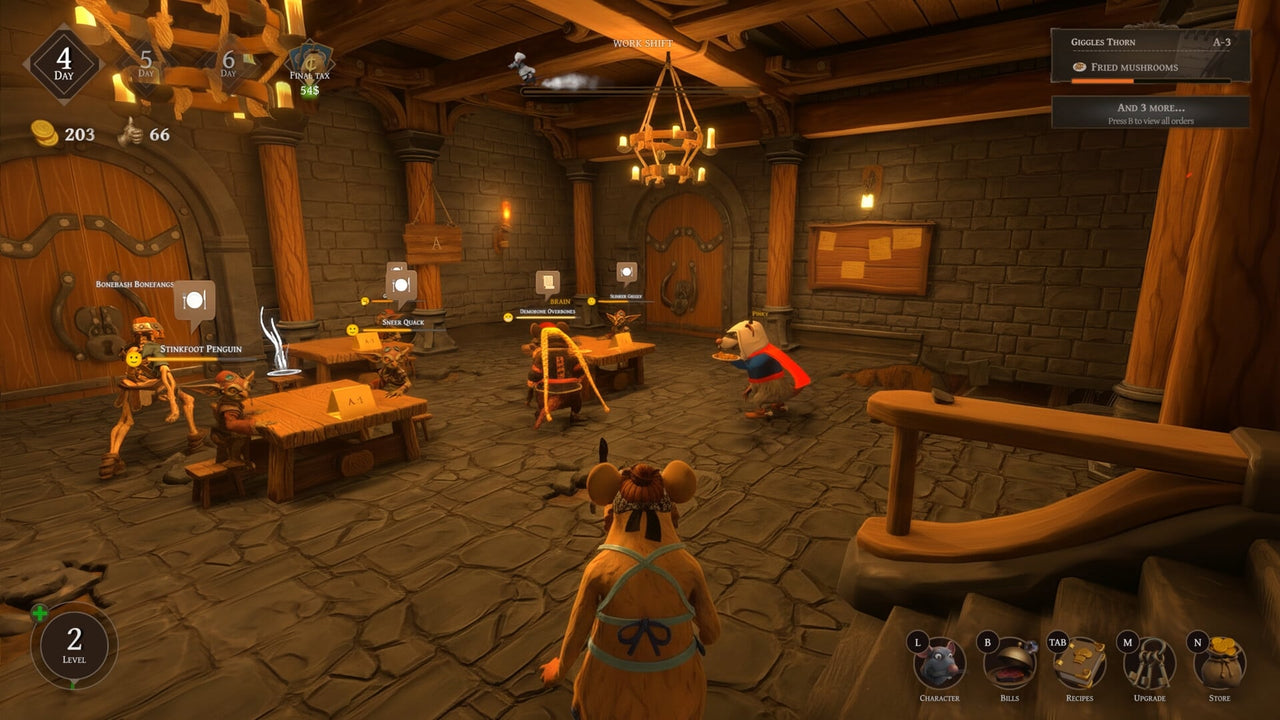Click the chef hat on the Work Shift bar
This screenshot has height=720, width=1280.
[521, 62]
